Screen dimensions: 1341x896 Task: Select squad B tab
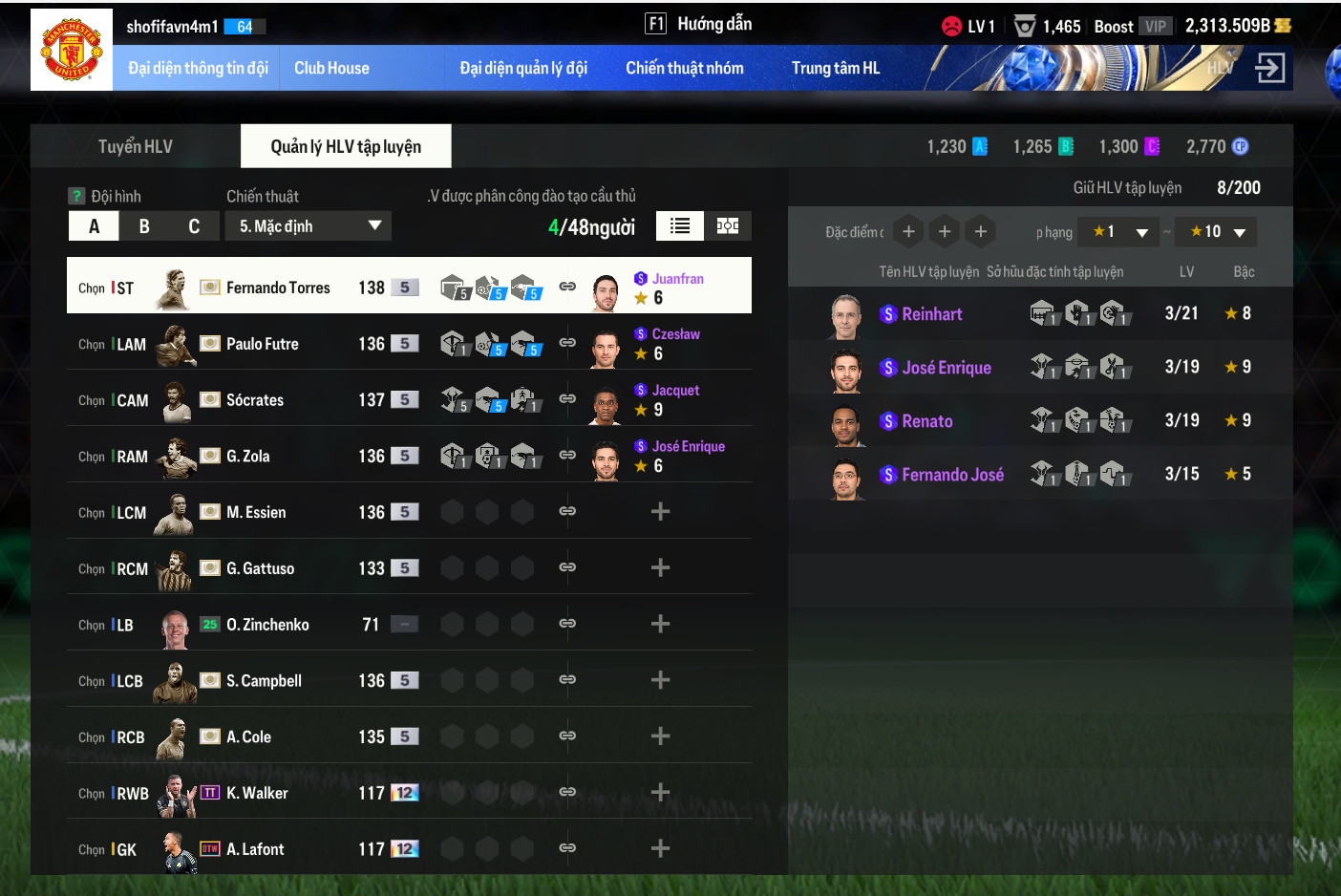click(144, 226)
